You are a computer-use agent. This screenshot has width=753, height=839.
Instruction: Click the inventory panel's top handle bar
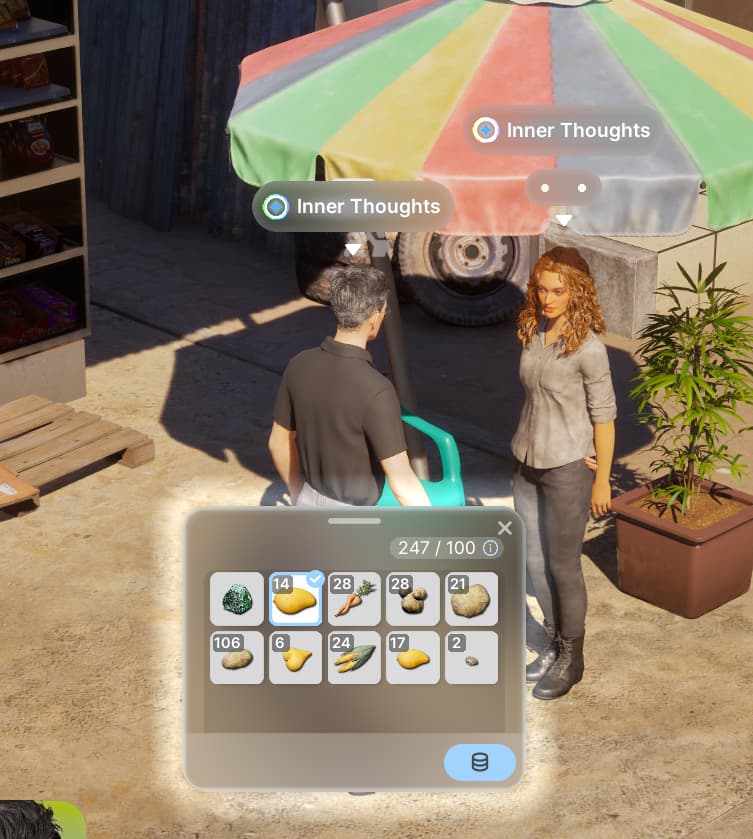tap(354, 521)
